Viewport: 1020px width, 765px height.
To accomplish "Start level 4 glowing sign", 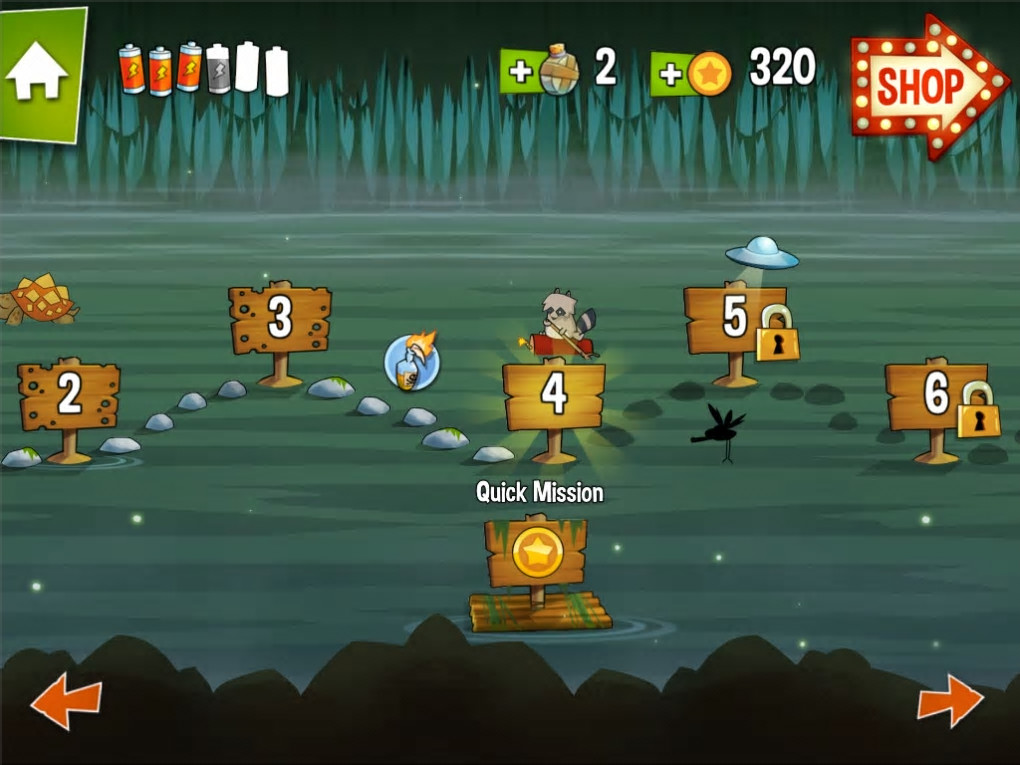I will tap(554, 396).
